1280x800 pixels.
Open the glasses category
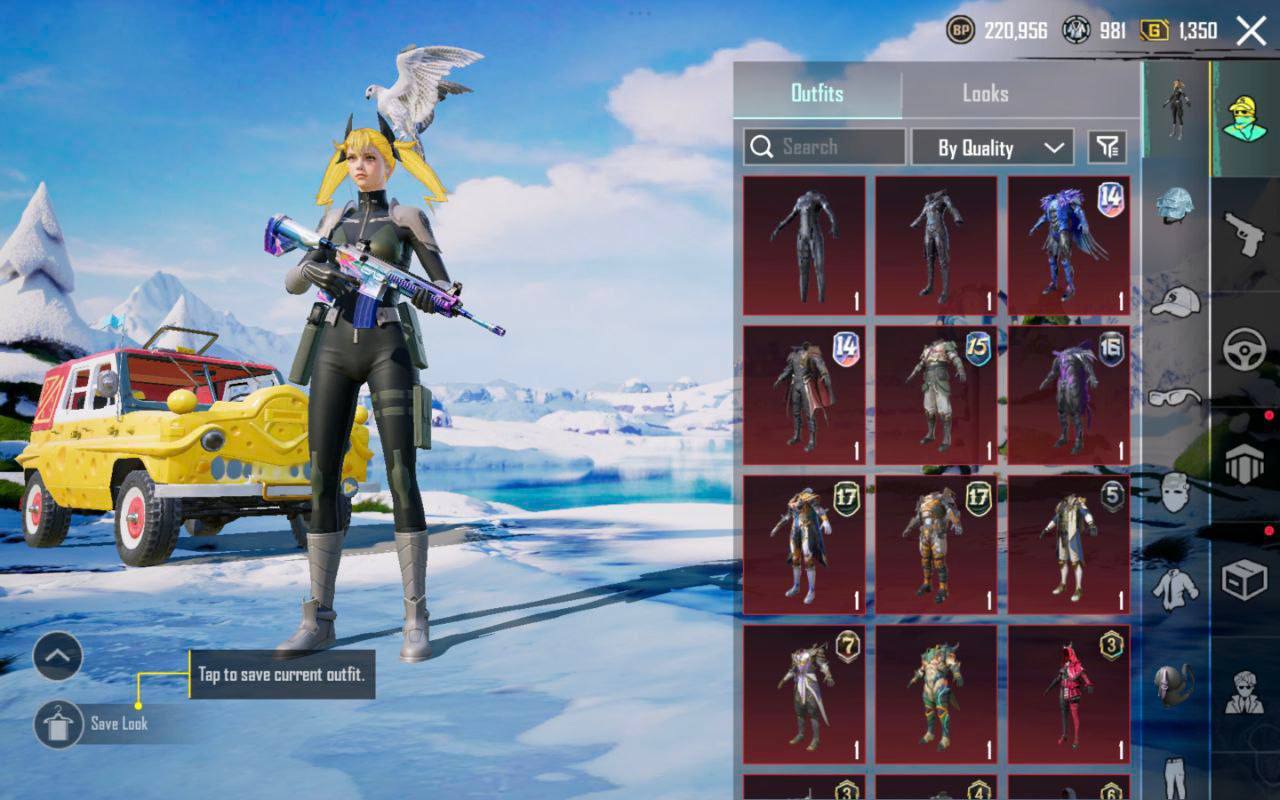click(x=1175, y=397)
